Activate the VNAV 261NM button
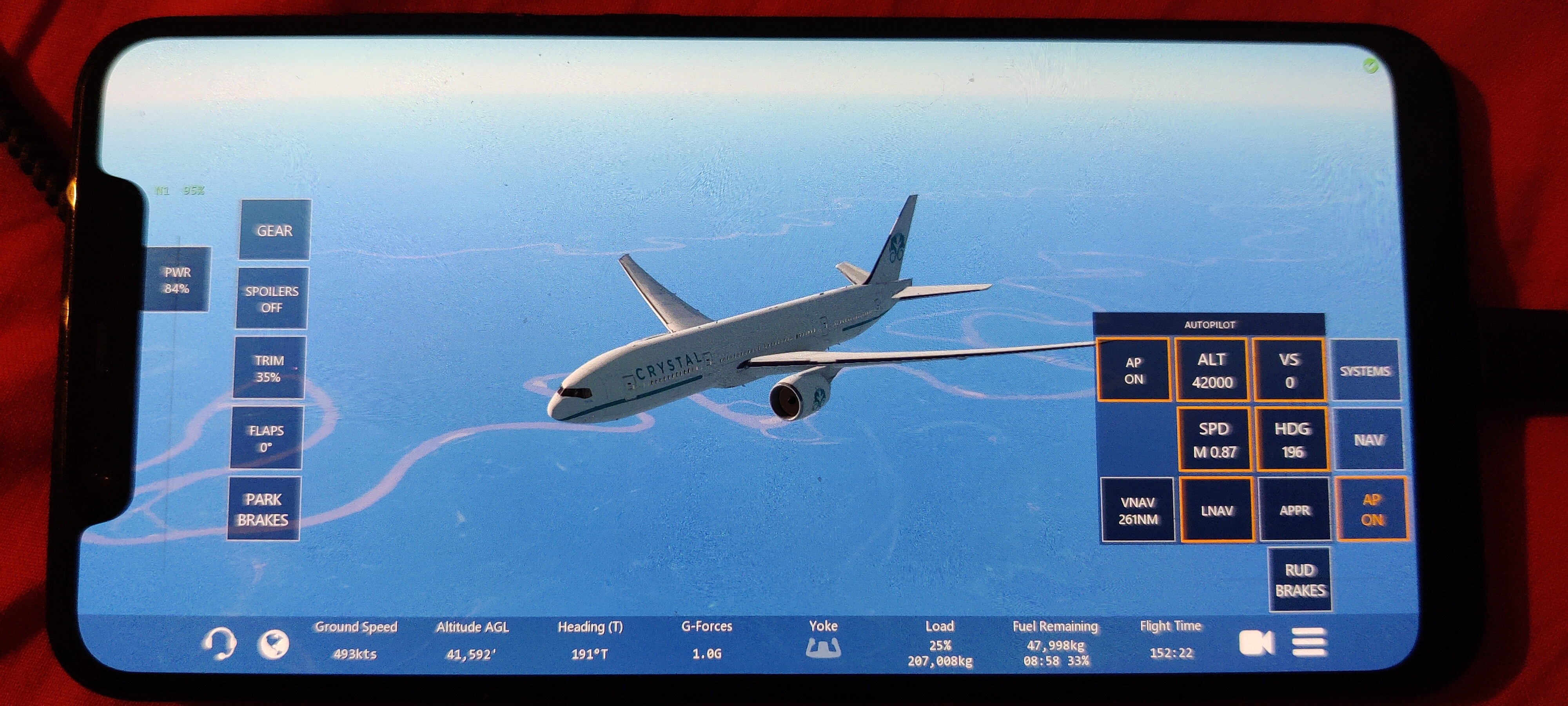The image size is (1568, 706). pyautogui.click(x=1138, y=510)
